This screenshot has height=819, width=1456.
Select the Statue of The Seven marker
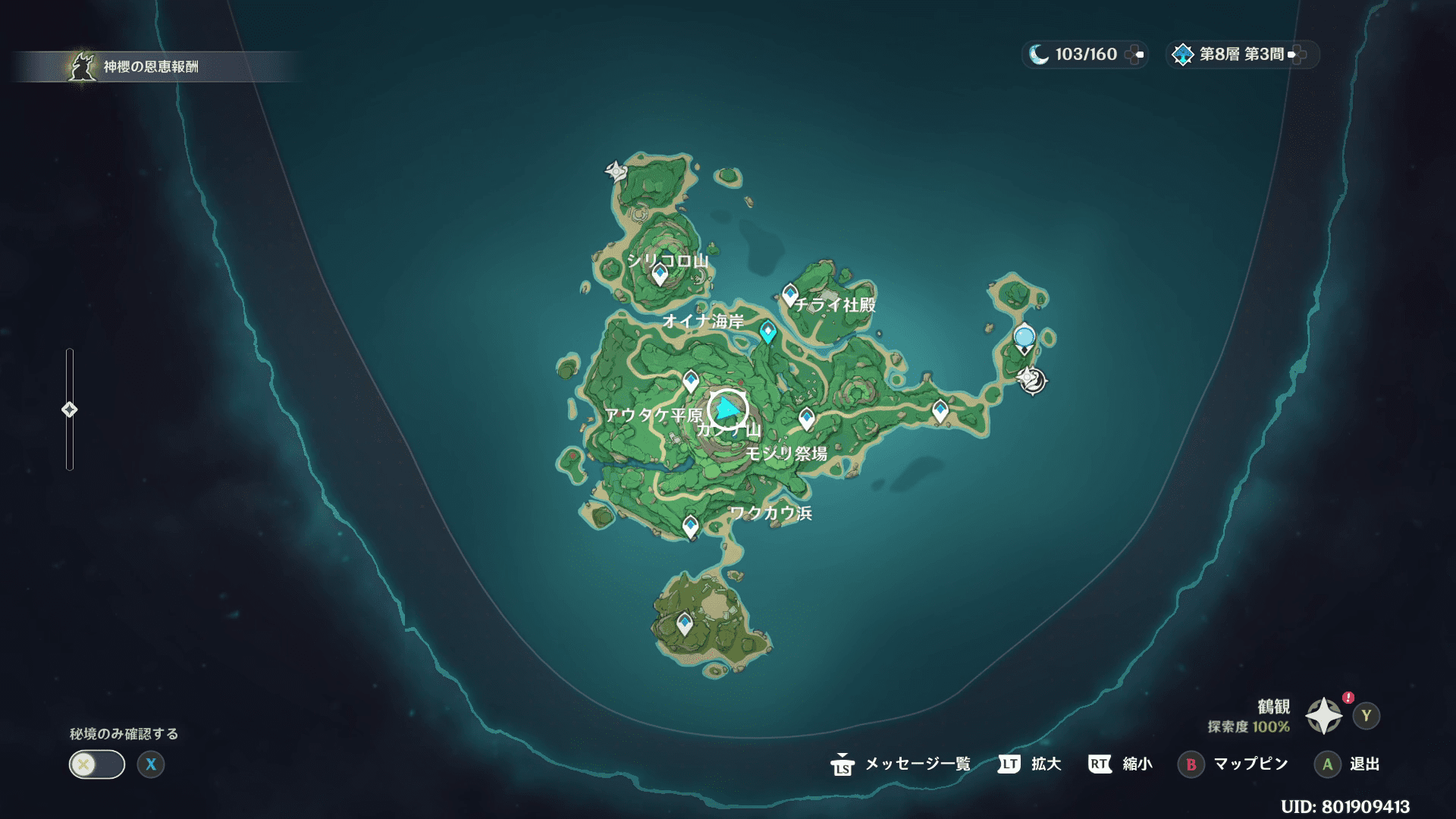pos(1024,338)
